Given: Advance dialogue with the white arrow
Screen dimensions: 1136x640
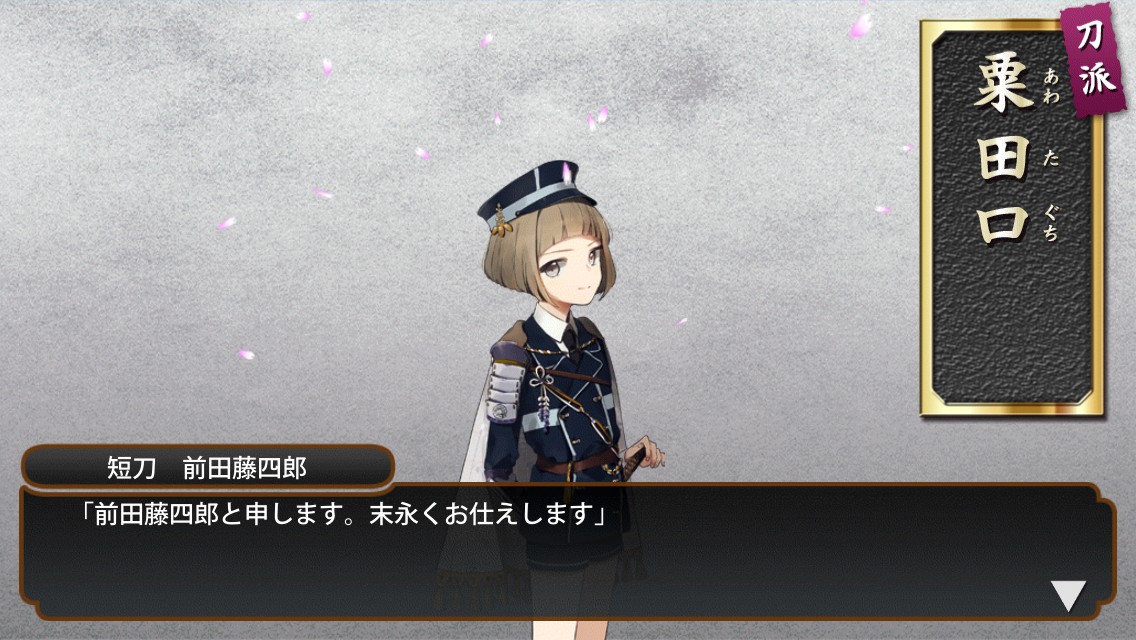Looking at the screenshot, I should tap(1068, 595).
